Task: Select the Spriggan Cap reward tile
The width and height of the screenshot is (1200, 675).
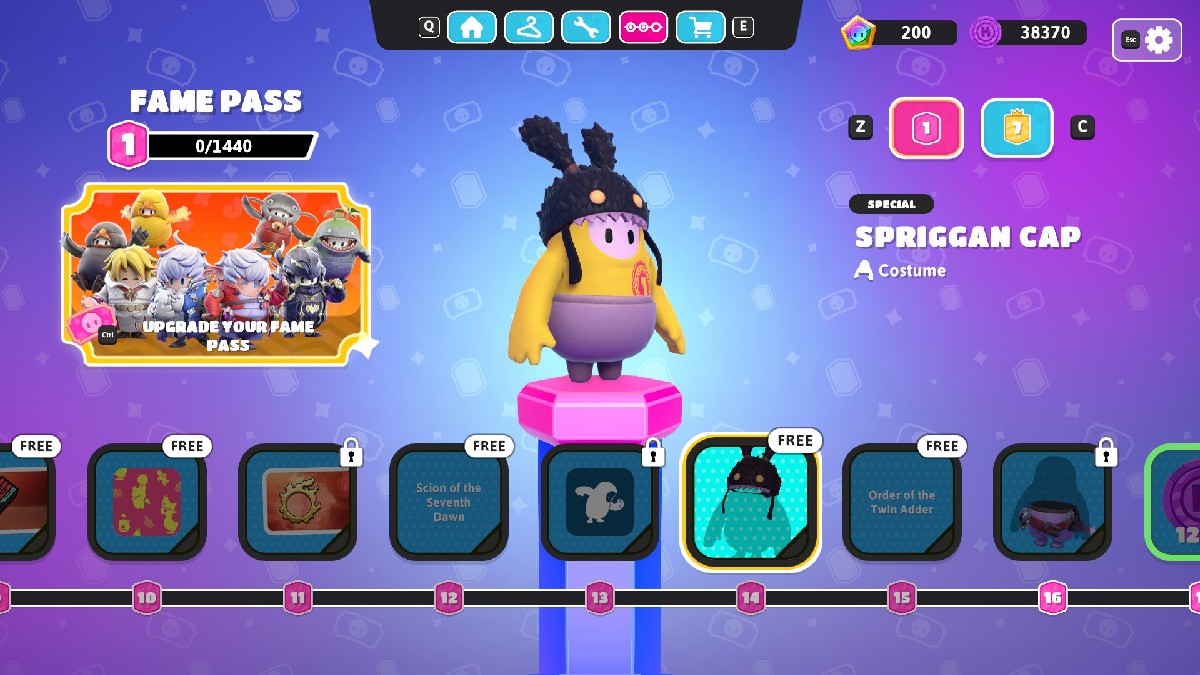Action: click(x=750, y=502)
